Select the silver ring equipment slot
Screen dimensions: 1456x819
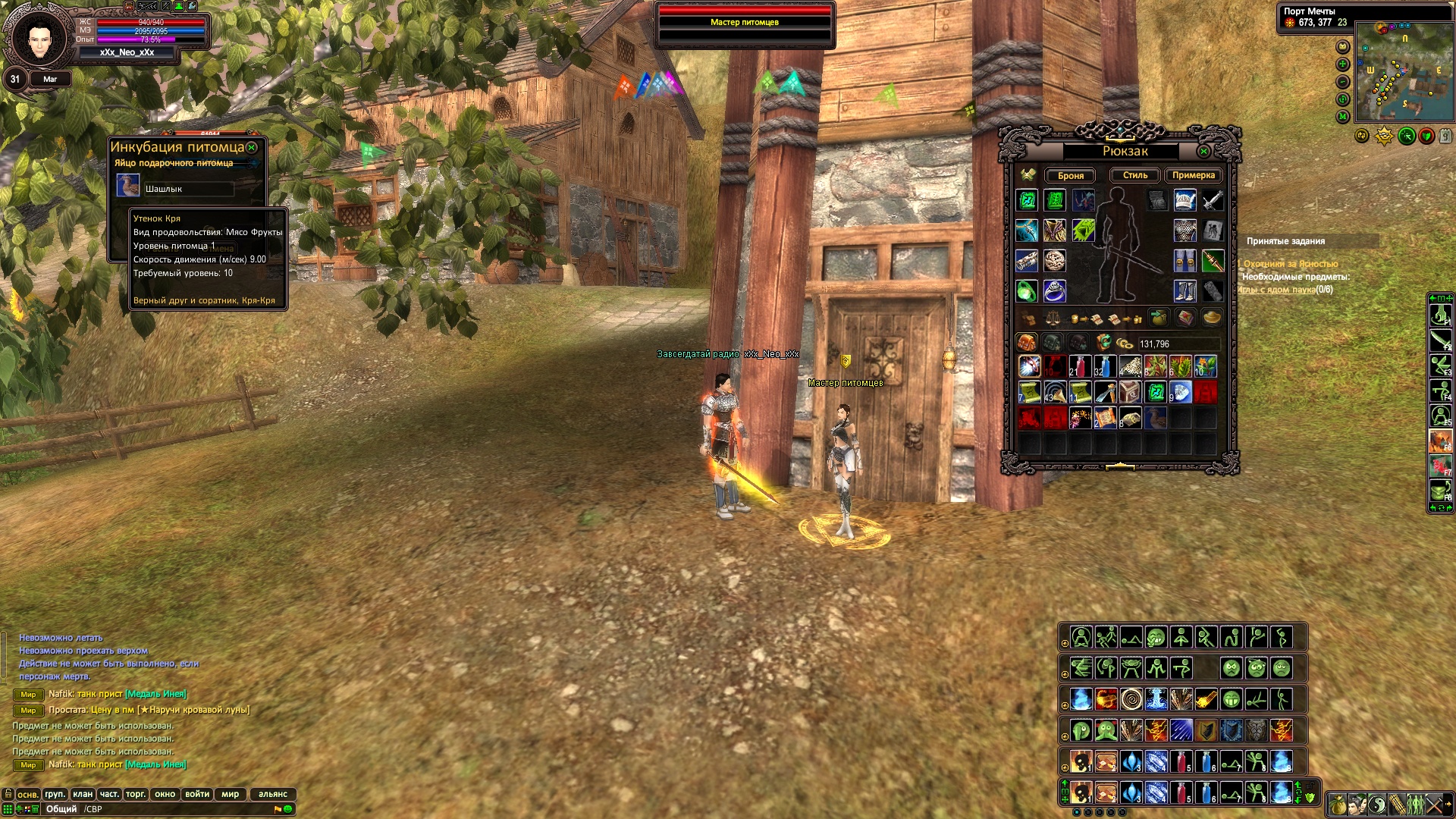tap(1055, 291)
